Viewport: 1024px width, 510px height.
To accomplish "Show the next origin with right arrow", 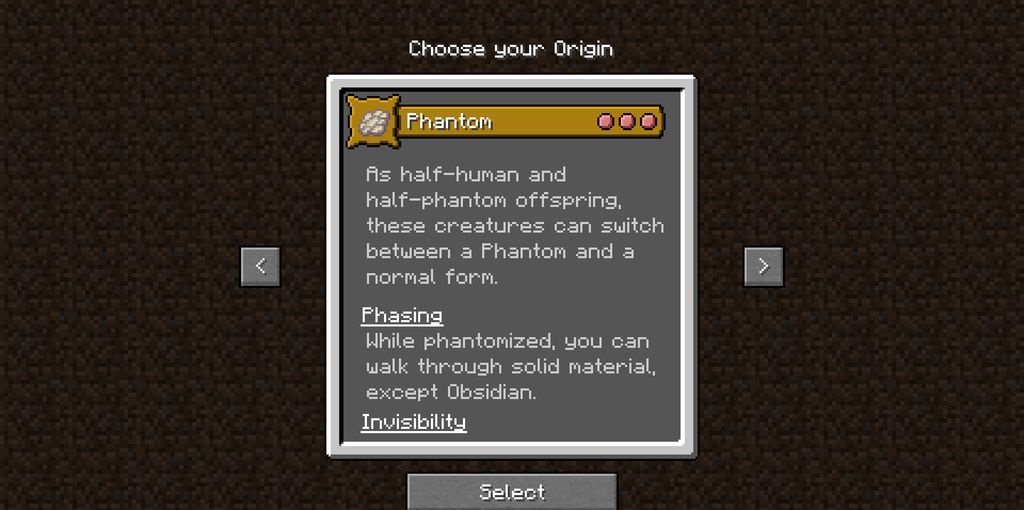I will 763,266.
